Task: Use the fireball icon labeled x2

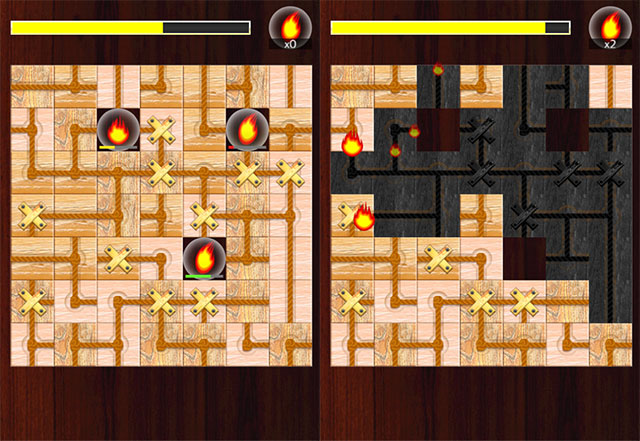Action: point(609,27)
